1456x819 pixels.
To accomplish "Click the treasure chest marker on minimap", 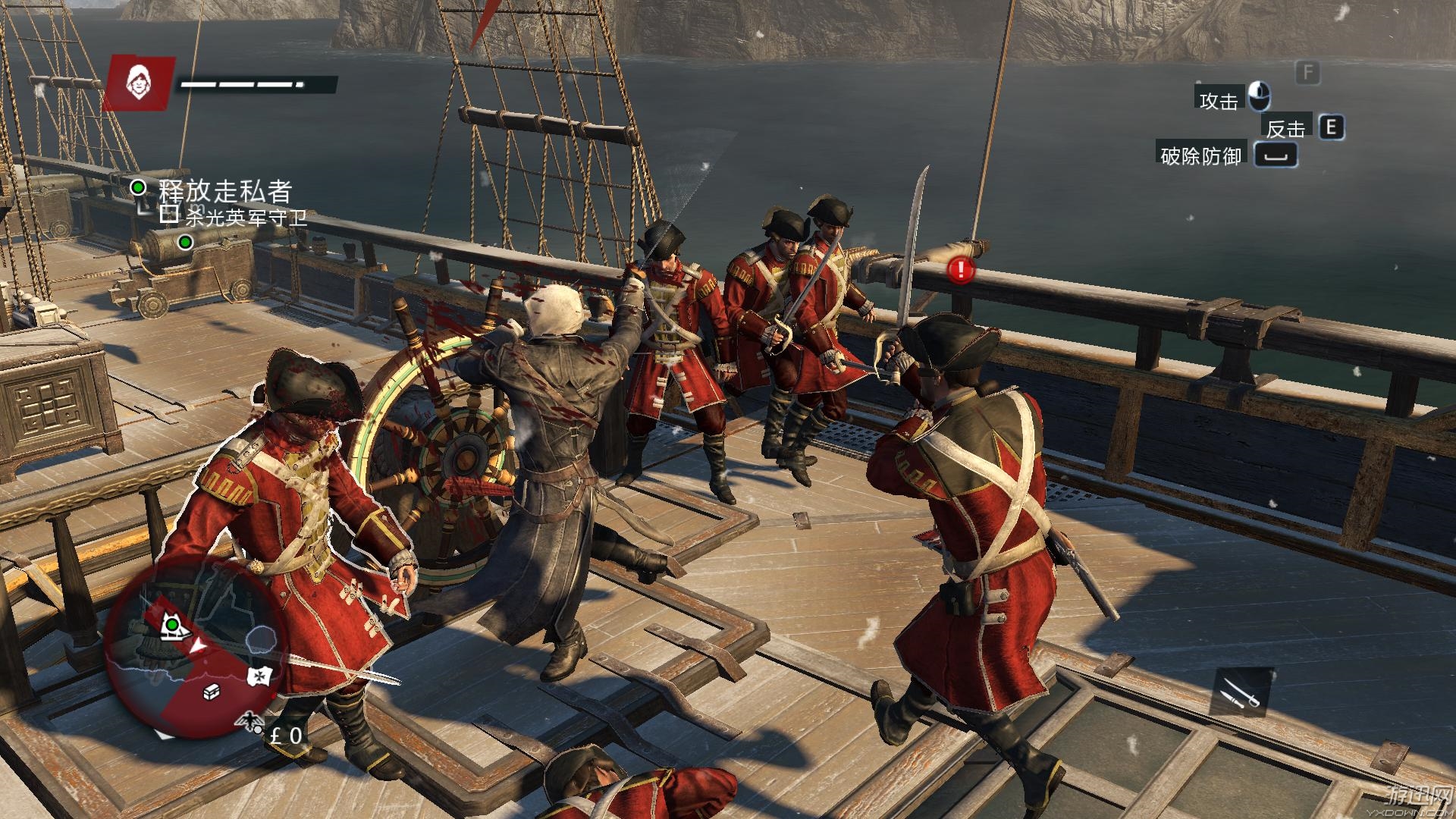I will [212, 692].
